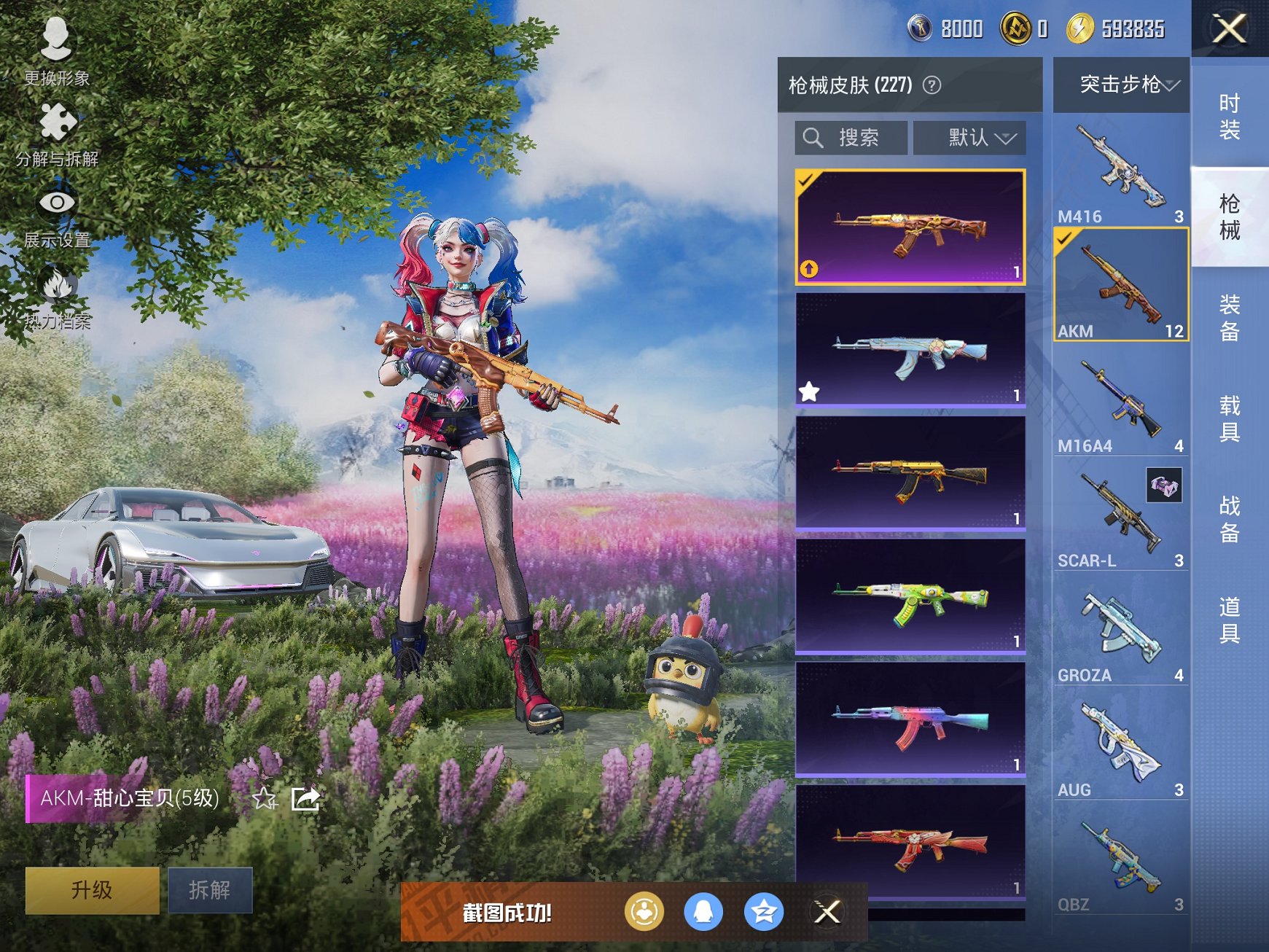This screenshot has height=952, width=1269.
Task: Focus the 搜索 search field
Action: 851,138
